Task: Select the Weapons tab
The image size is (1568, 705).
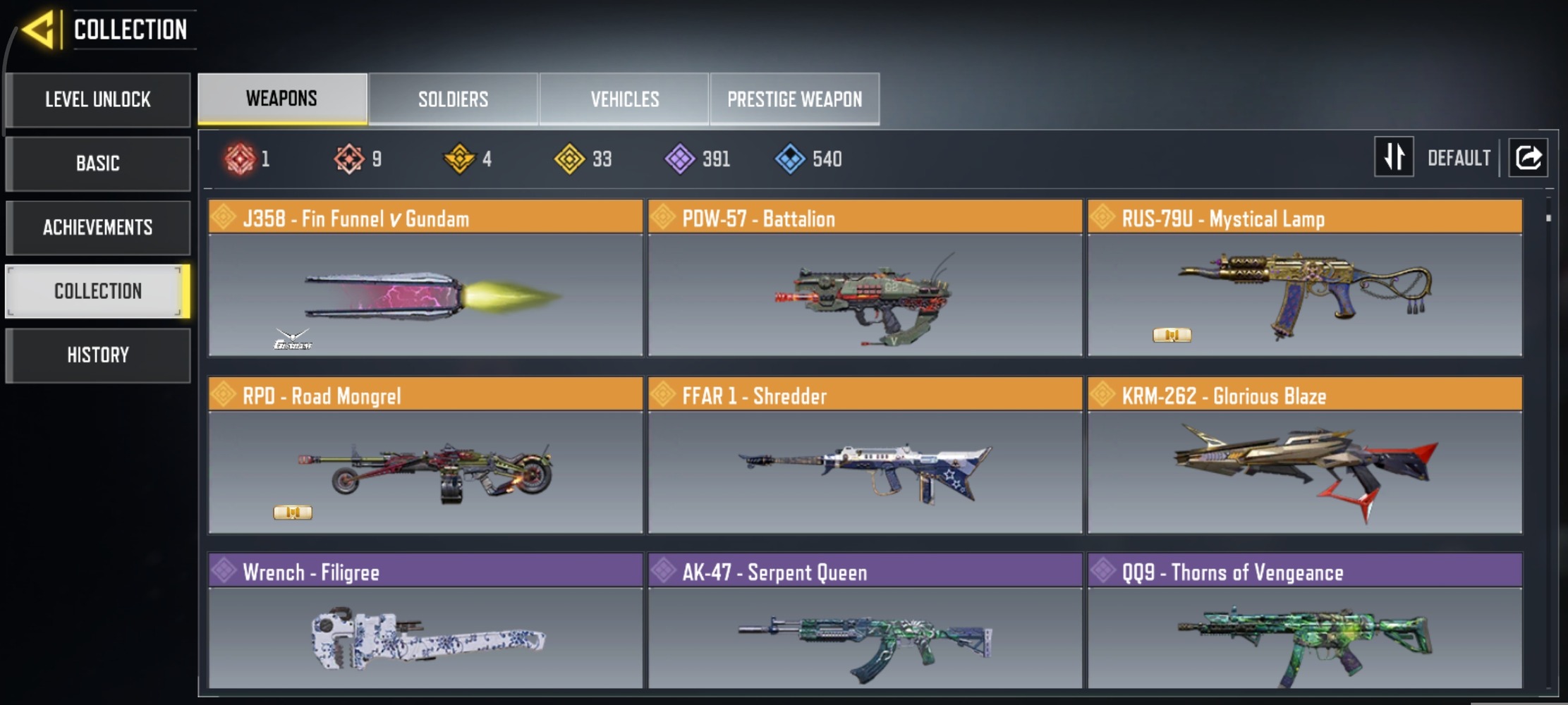Action: tap(282, 99)
